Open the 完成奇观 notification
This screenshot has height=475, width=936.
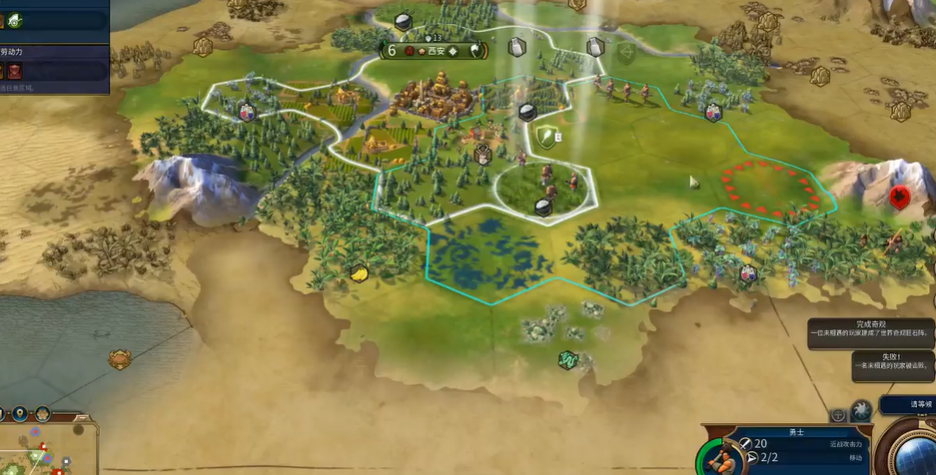coord(870,332)
